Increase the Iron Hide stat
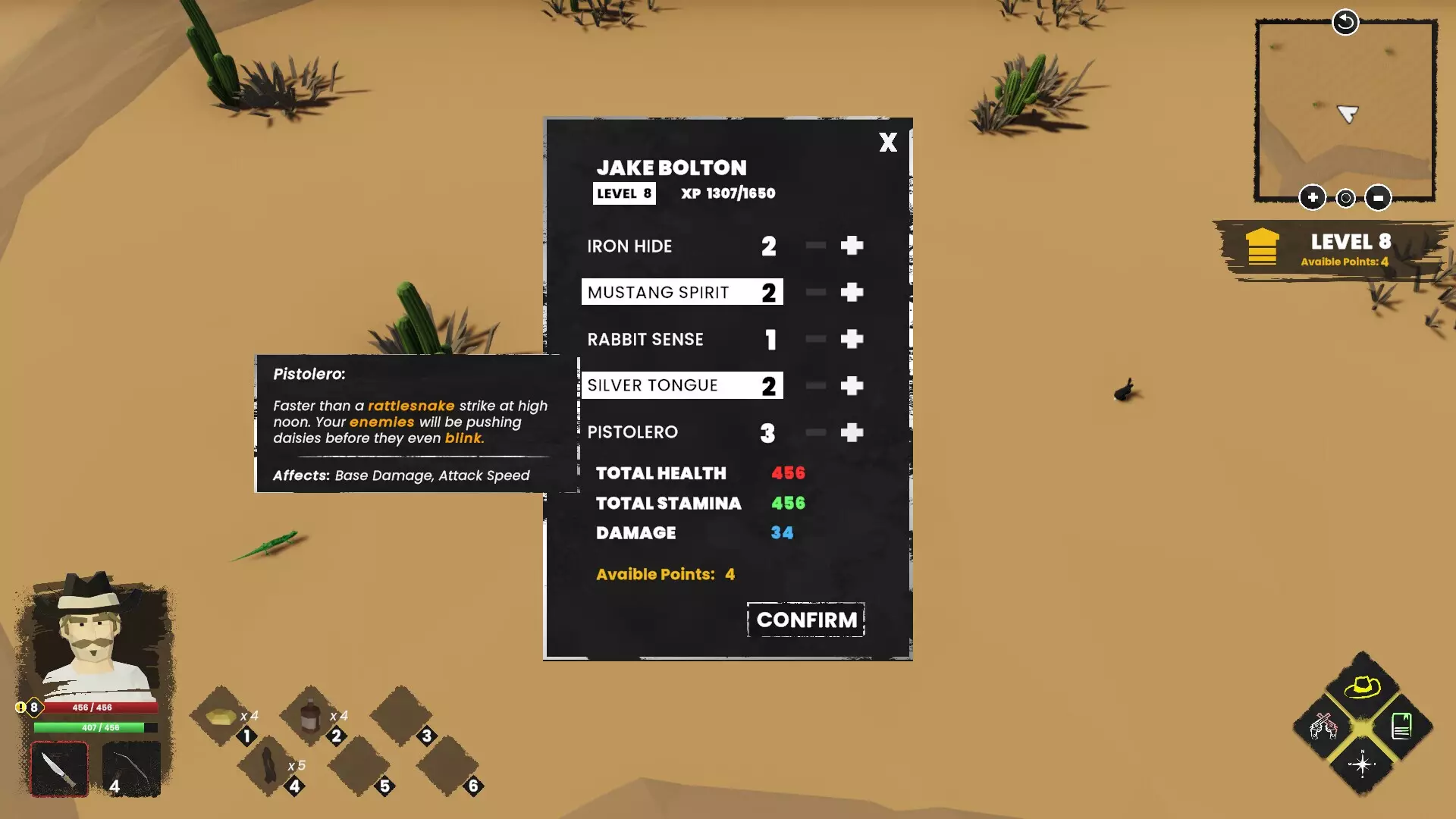Viewport: 1456px width, 819px height. pos(852,246)
